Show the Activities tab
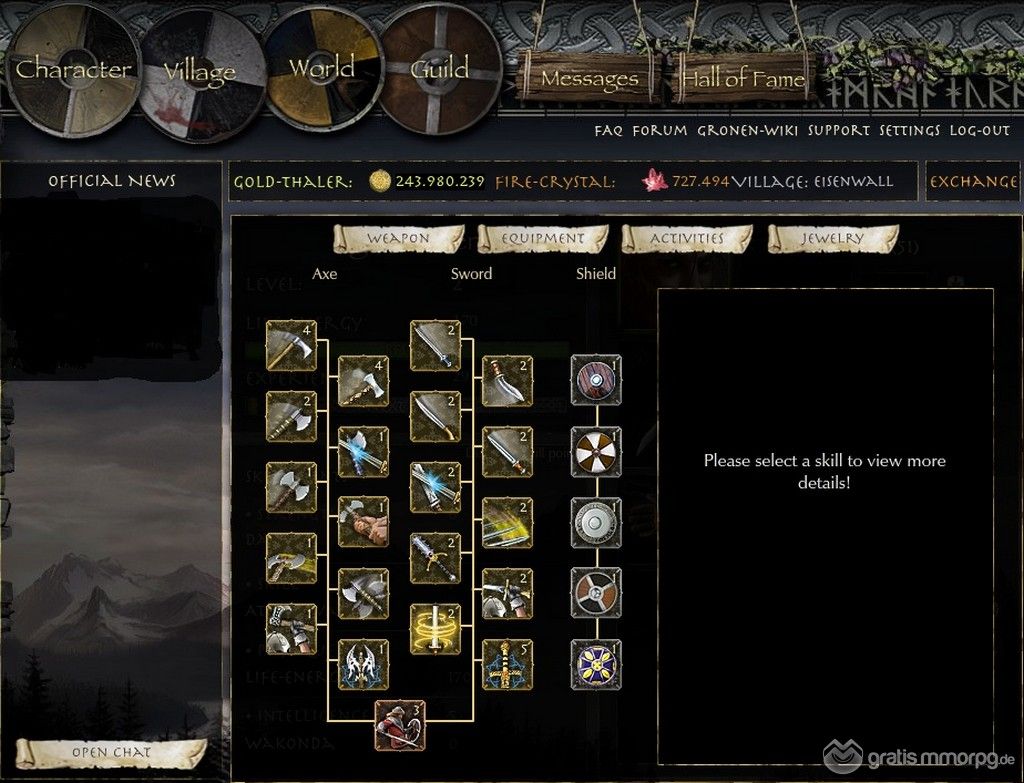 [687, 239]
